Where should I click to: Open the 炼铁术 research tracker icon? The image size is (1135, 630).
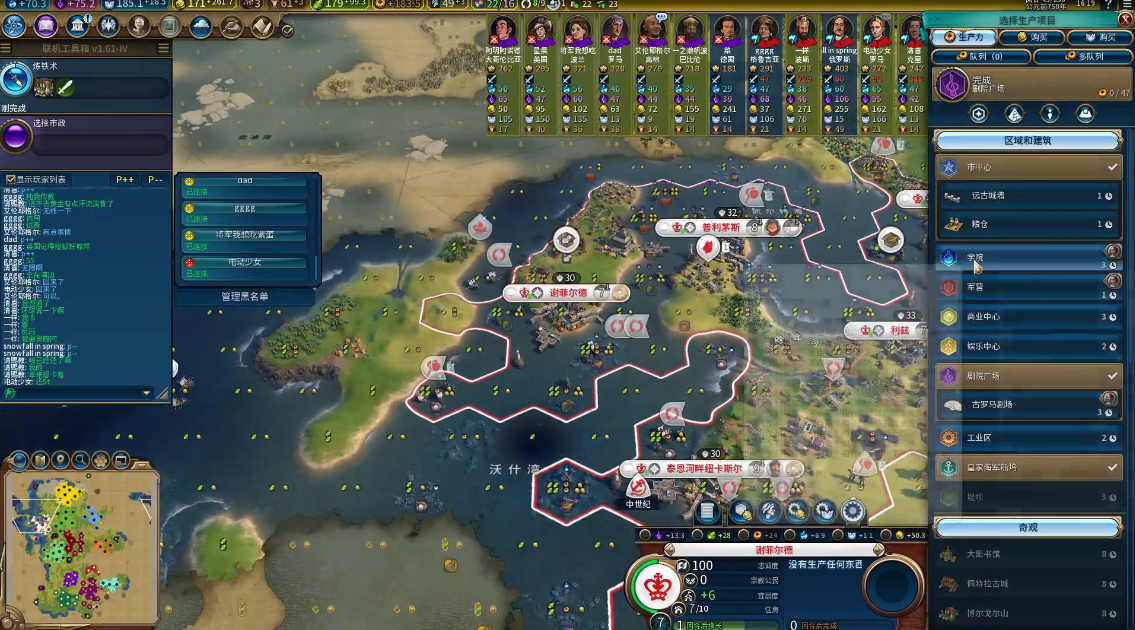16,79
